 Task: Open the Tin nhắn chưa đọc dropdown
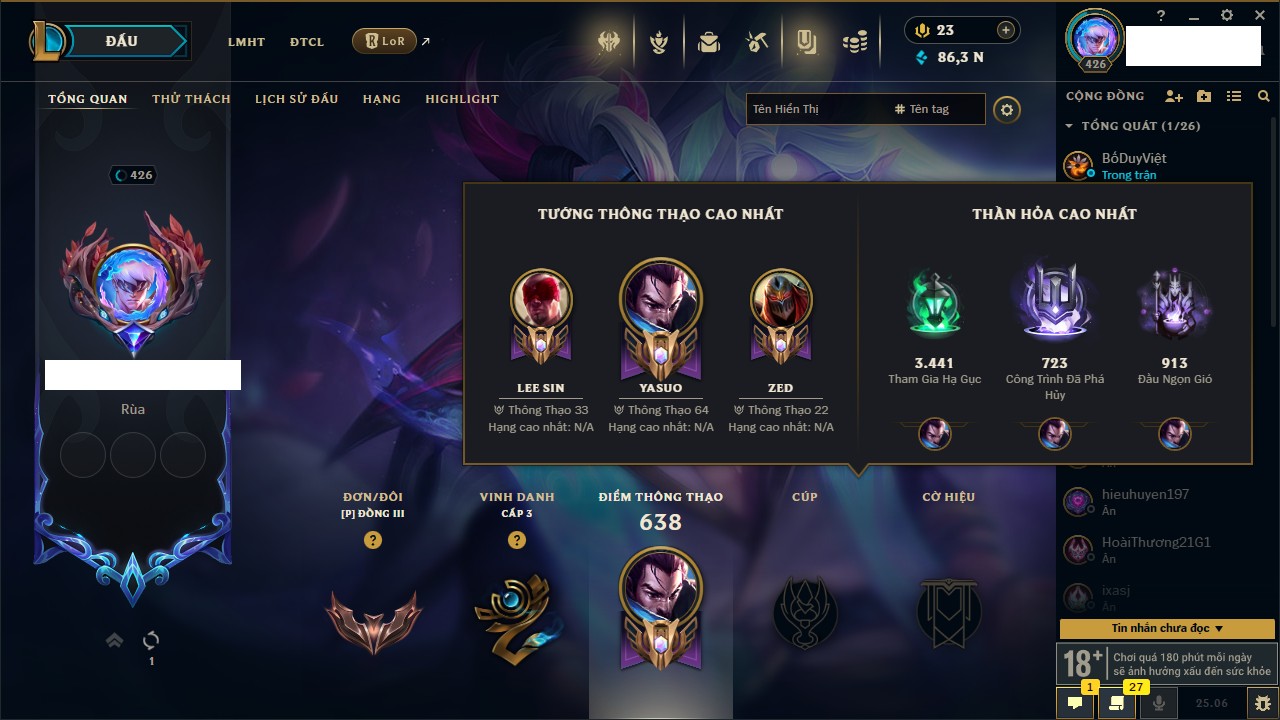1167,629
